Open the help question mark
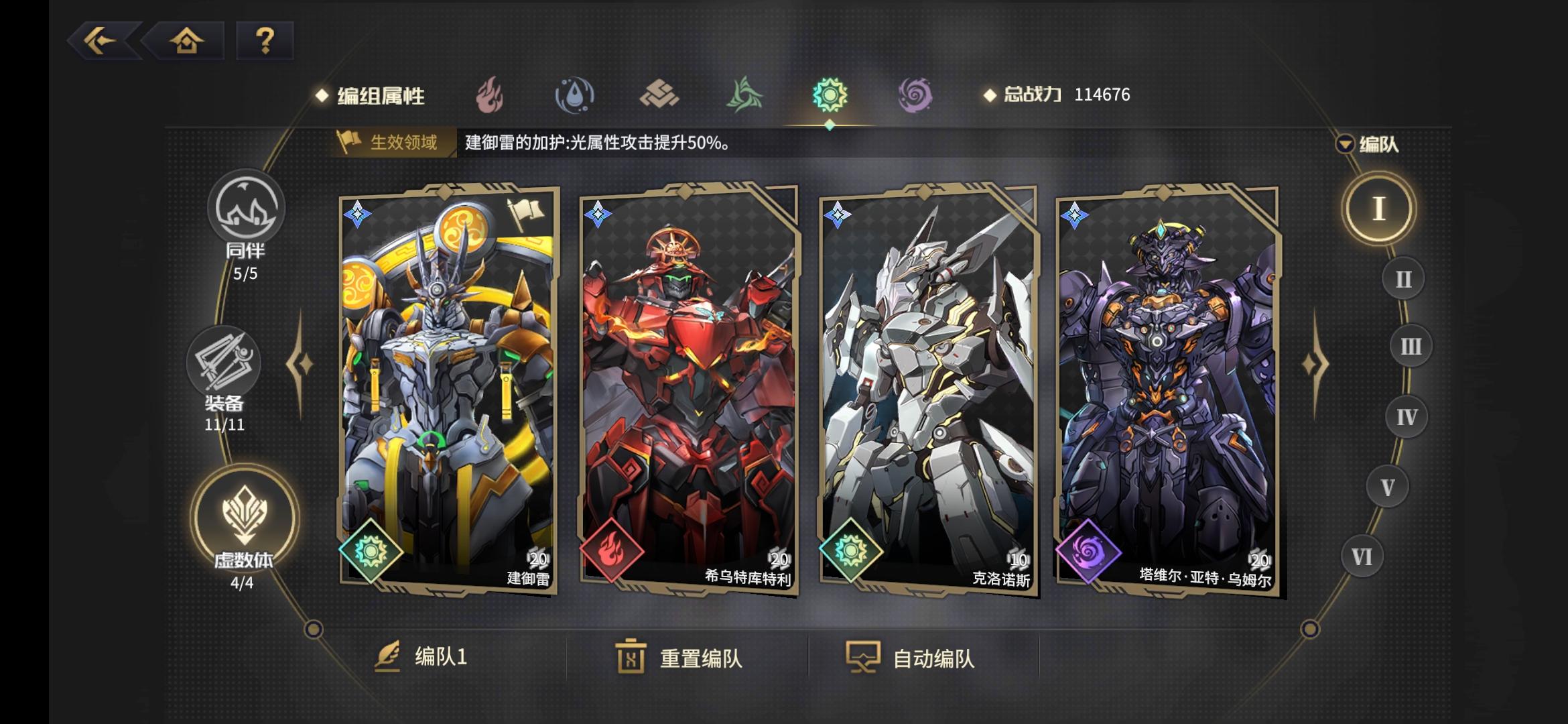This screenshot has width=1568, height=724. point(264,42)
